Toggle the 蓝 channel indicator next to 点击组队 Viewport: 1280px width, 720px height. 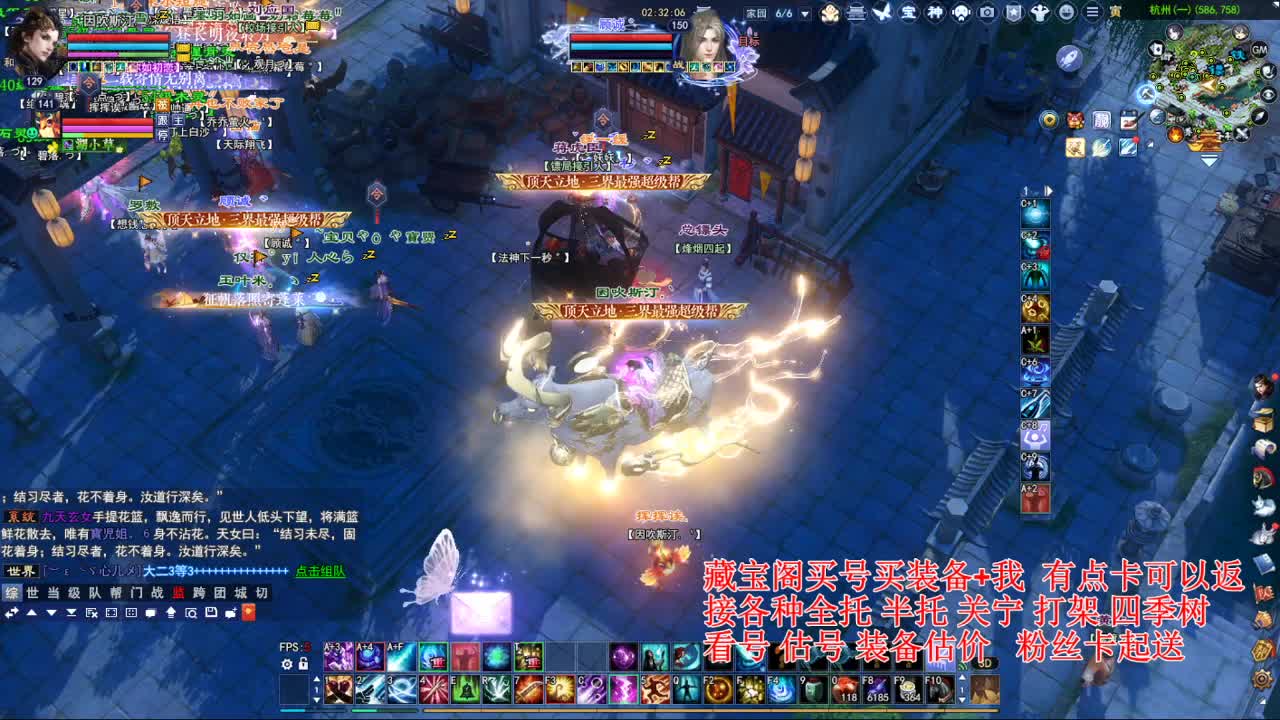178,594
